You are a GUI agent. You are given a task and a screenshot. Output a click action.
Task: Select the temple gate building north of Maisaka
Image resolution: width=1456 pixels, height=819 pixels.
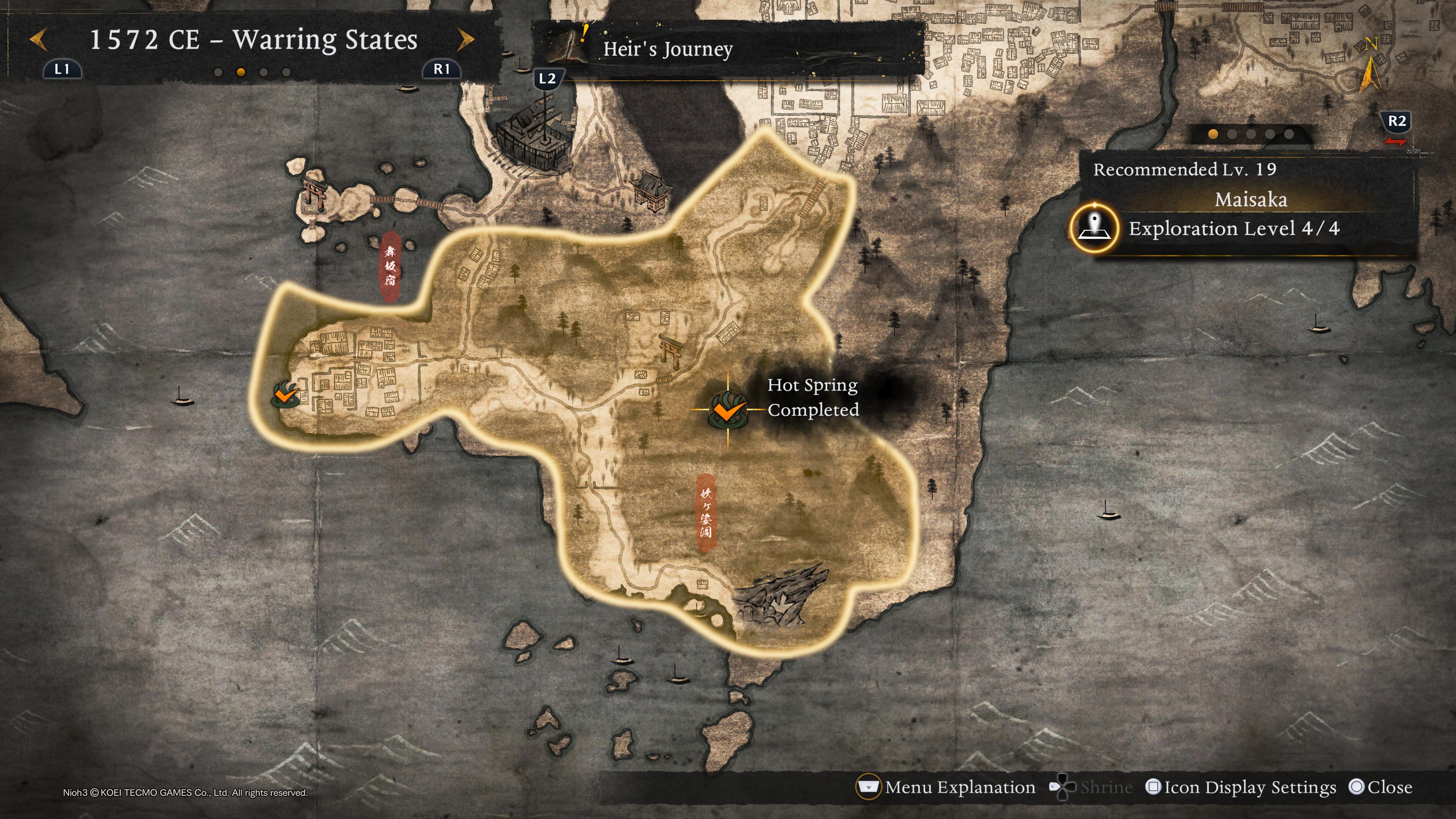pyautogui.click(x=652, y=190)
